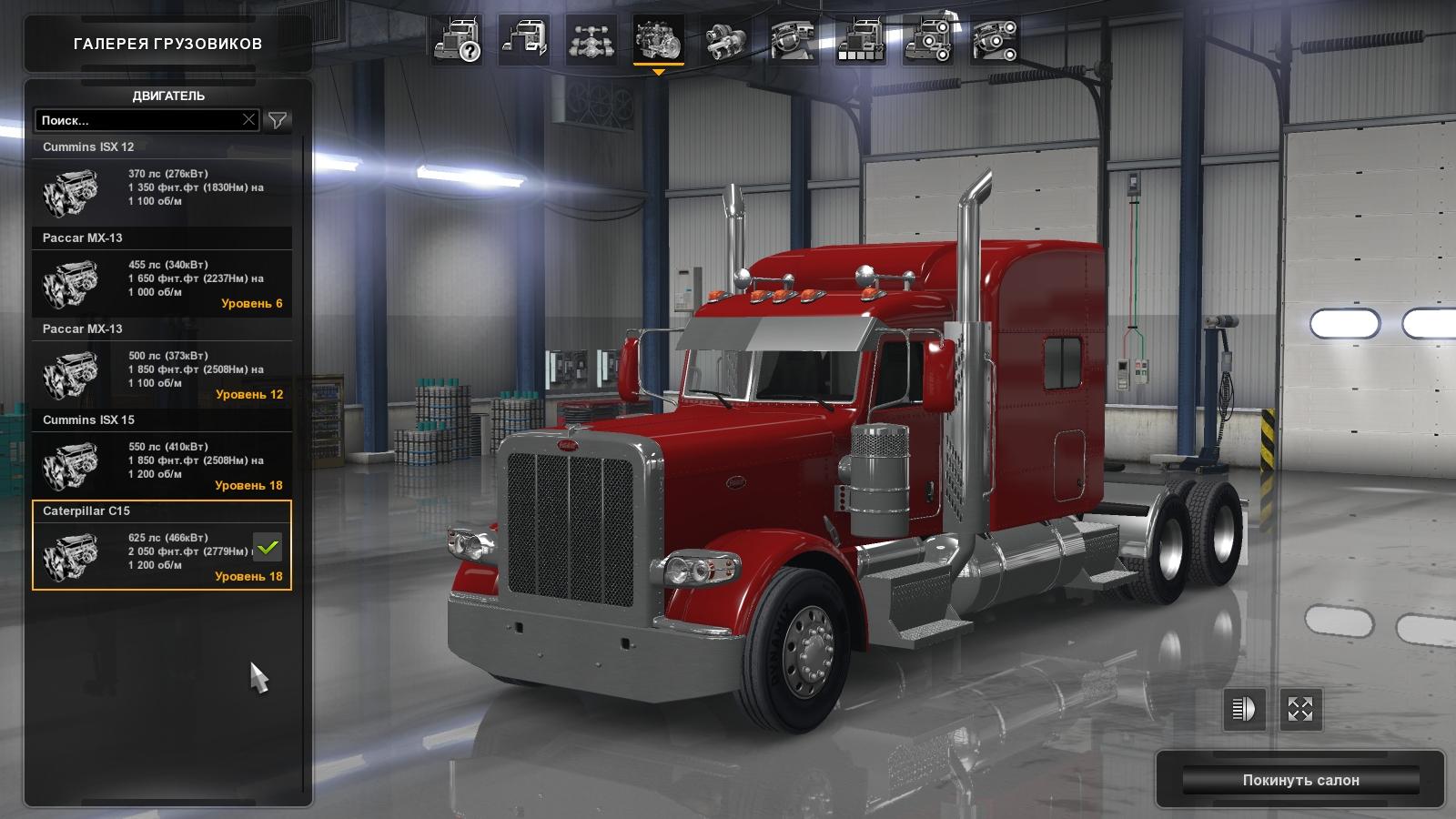Open the truck info tab with question mark
The height and width of the screenshot is (819, 1456).
(x=457, y=41)
